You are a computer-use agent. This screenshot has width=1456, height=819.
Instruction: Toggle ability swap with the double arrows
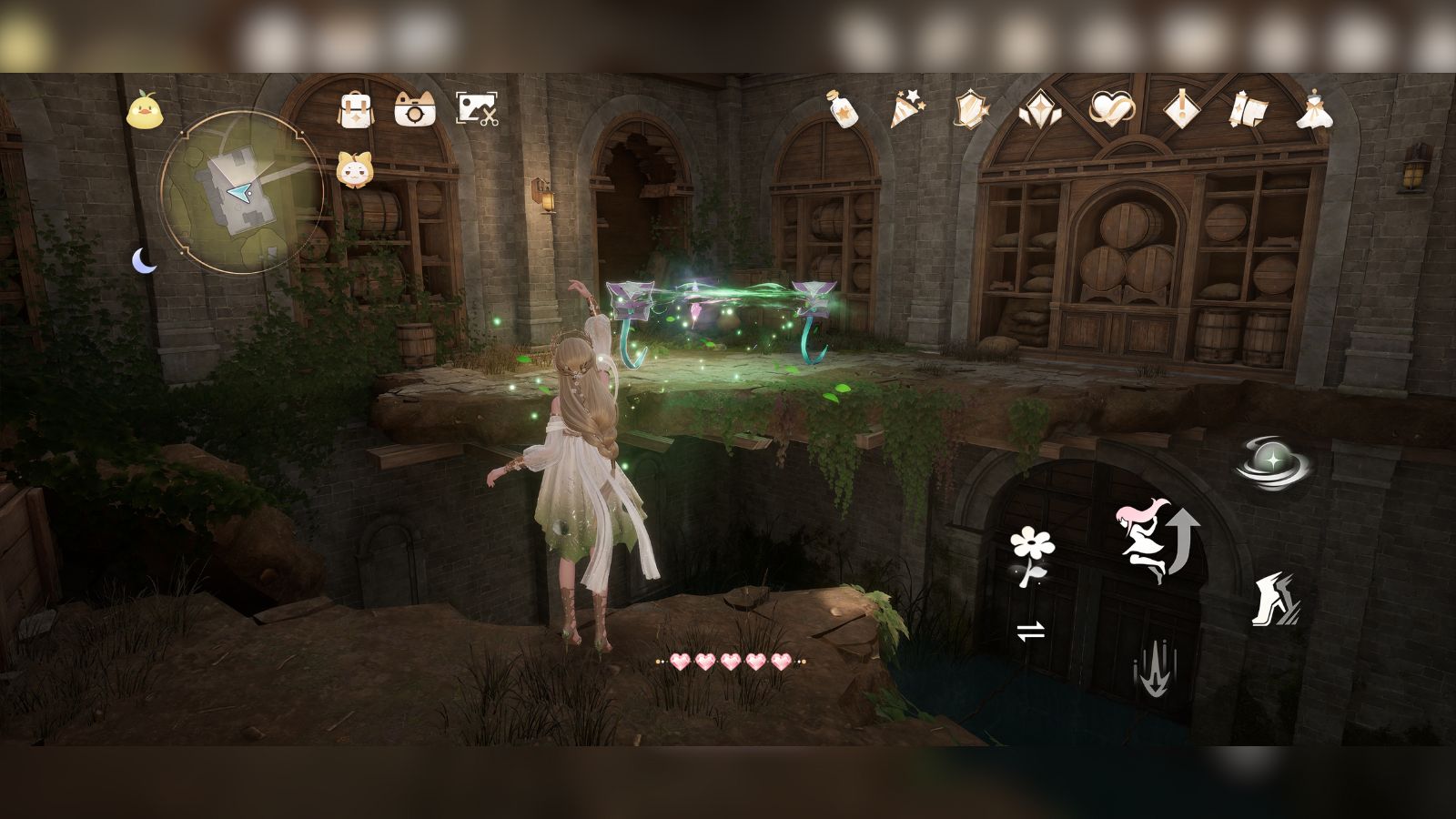pyautogui.click(x=1031, y=630)
